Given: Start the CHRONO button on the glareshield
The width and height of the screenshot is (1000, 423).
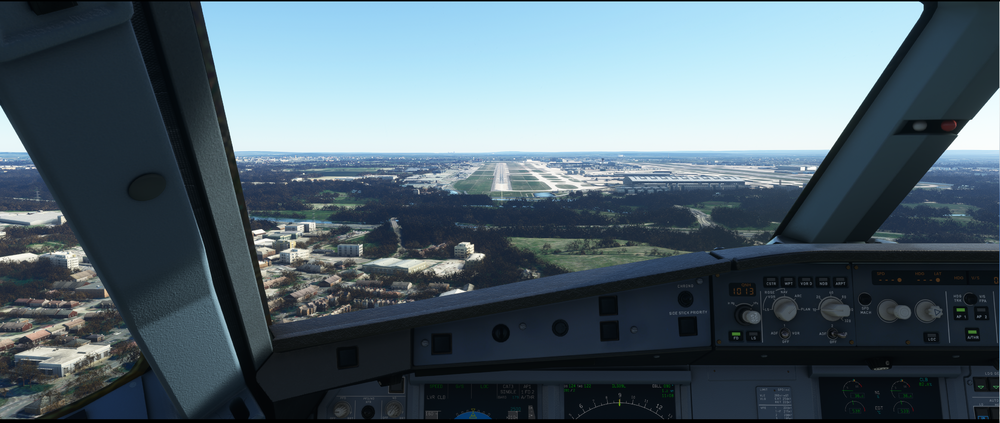Looking at the screenshot, I should point(685,298).
